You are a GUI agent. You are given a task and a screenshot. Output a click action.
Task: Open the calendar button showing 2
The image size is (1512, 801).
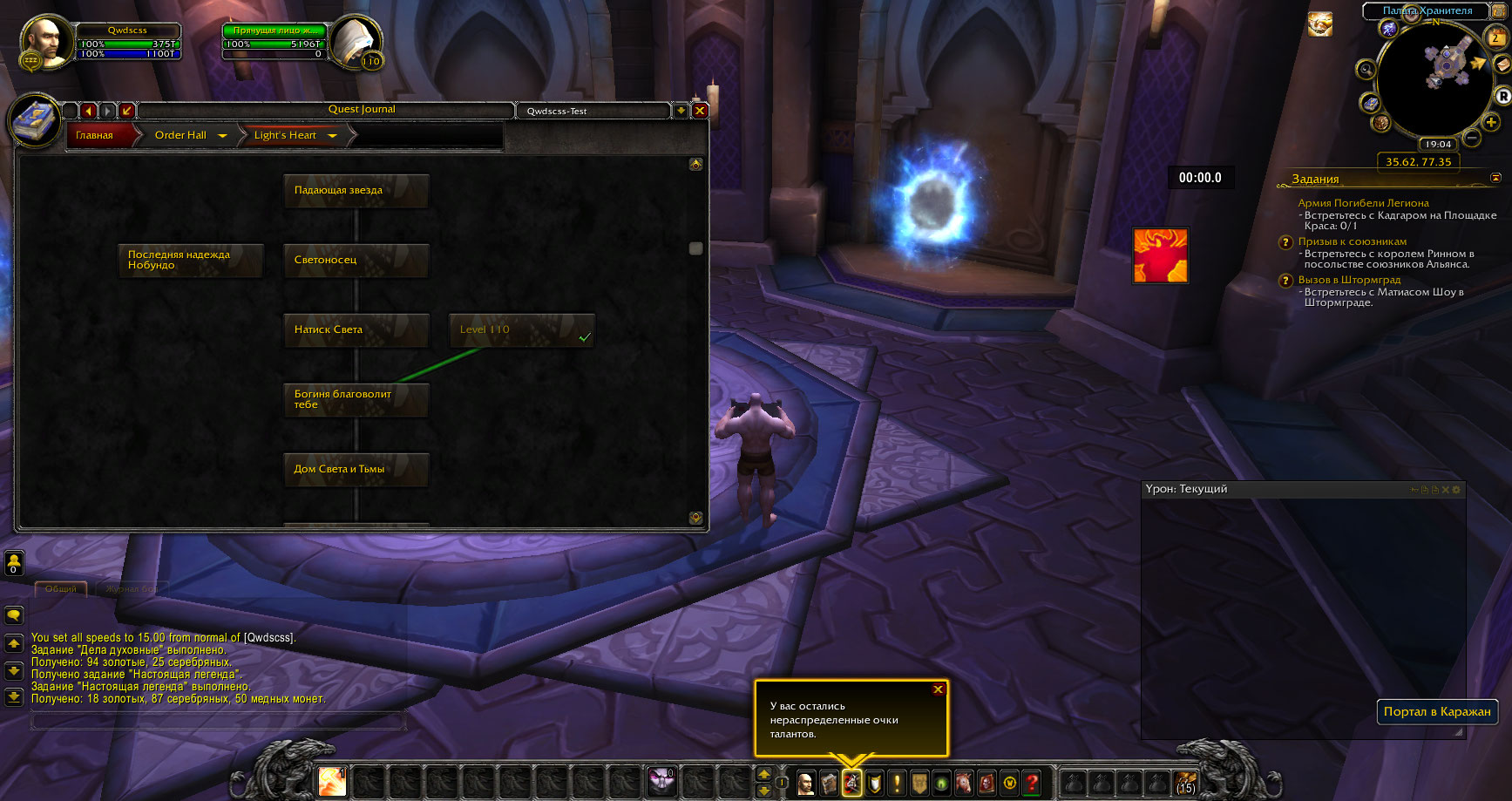click(1495, 37)
